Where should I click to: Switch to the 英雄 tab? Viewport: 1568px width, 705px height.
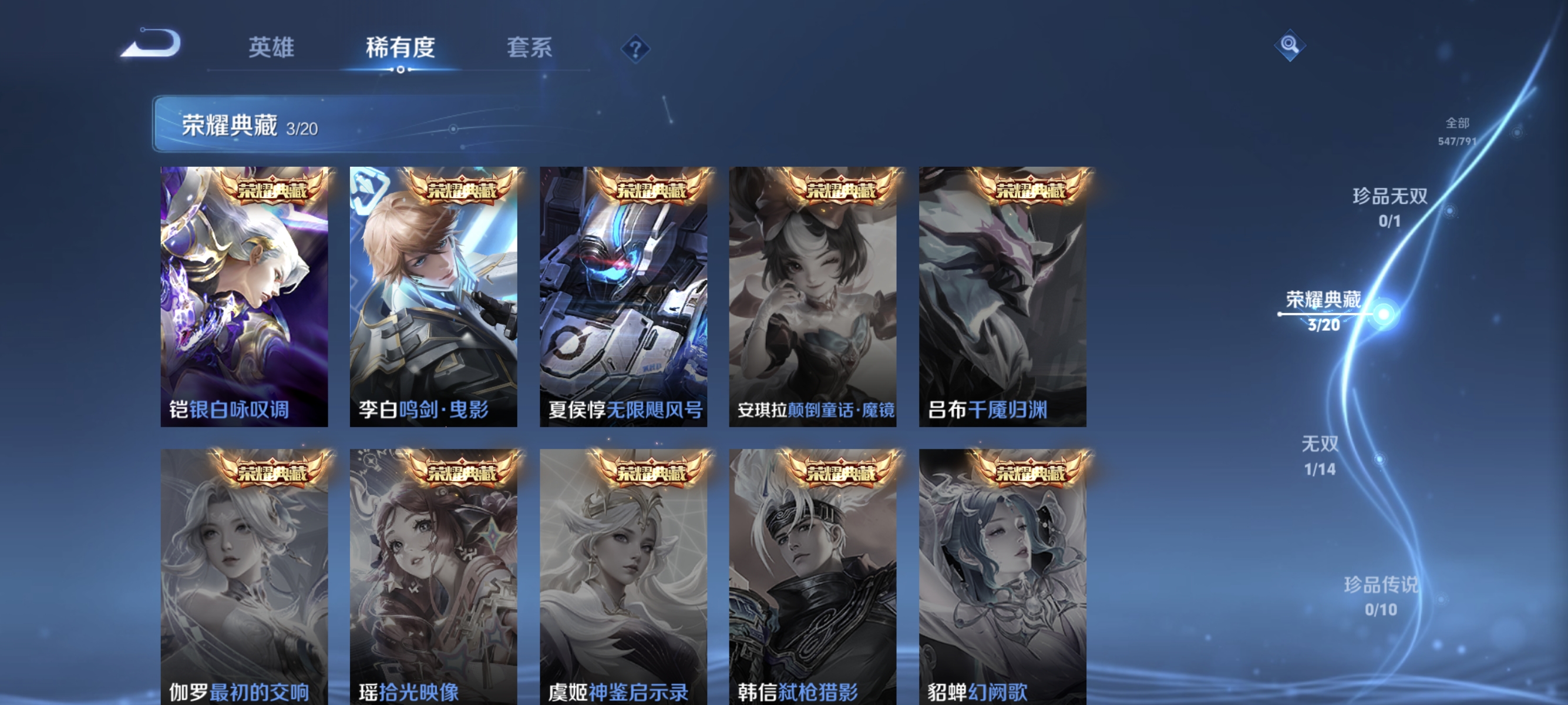coord(271,49)
